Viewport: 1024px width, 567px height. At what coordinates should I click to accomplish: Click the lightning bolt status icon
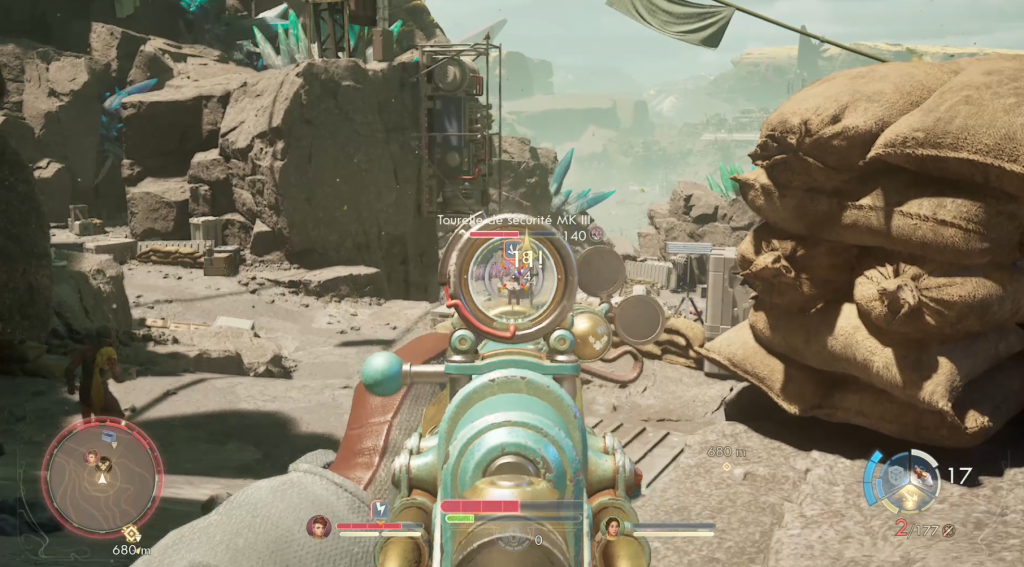pyautogui.click(x=379, y=510)
